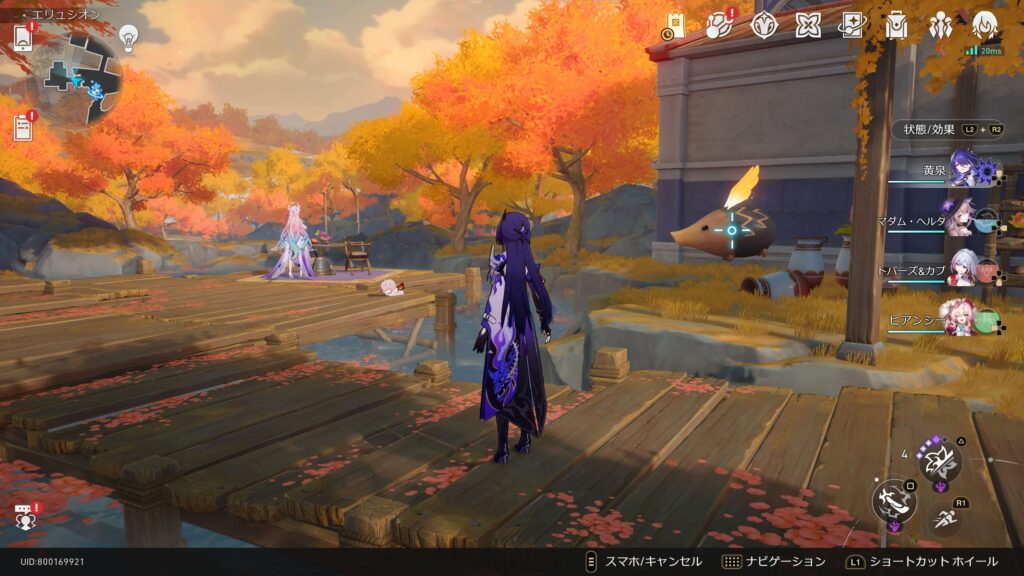
Task: Open the chat icon with red alert
Action: pos(23,518)
